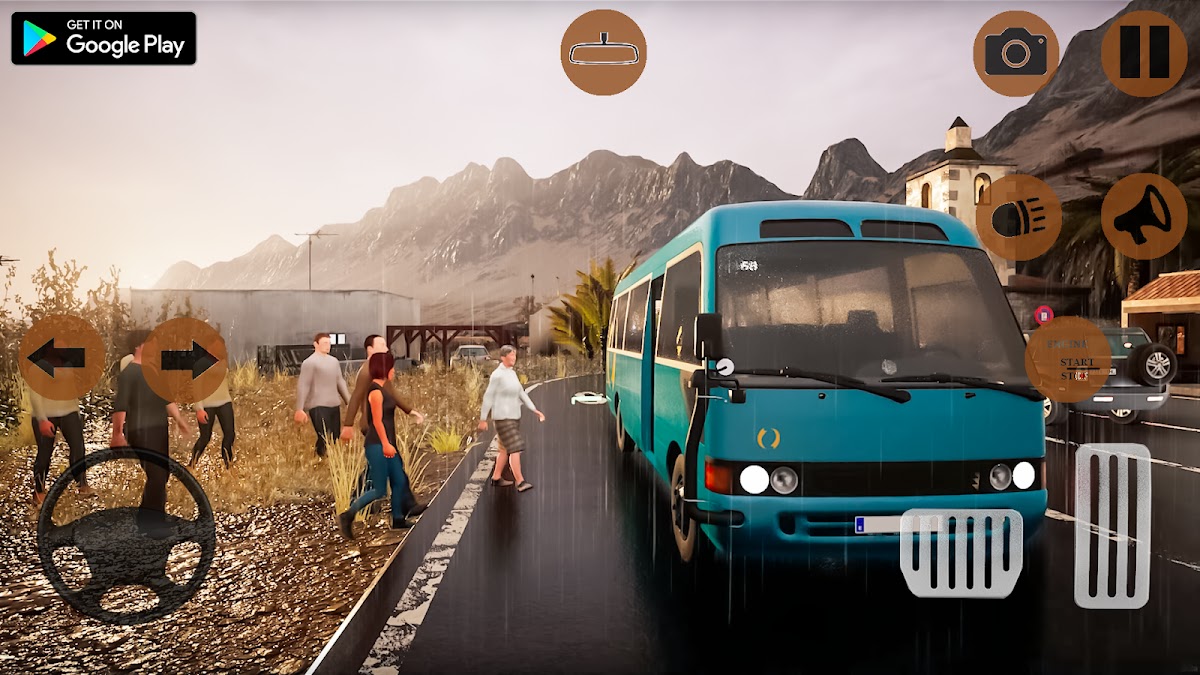Switch the camera view
The image size is (1200, 675).
[1015, 53]
